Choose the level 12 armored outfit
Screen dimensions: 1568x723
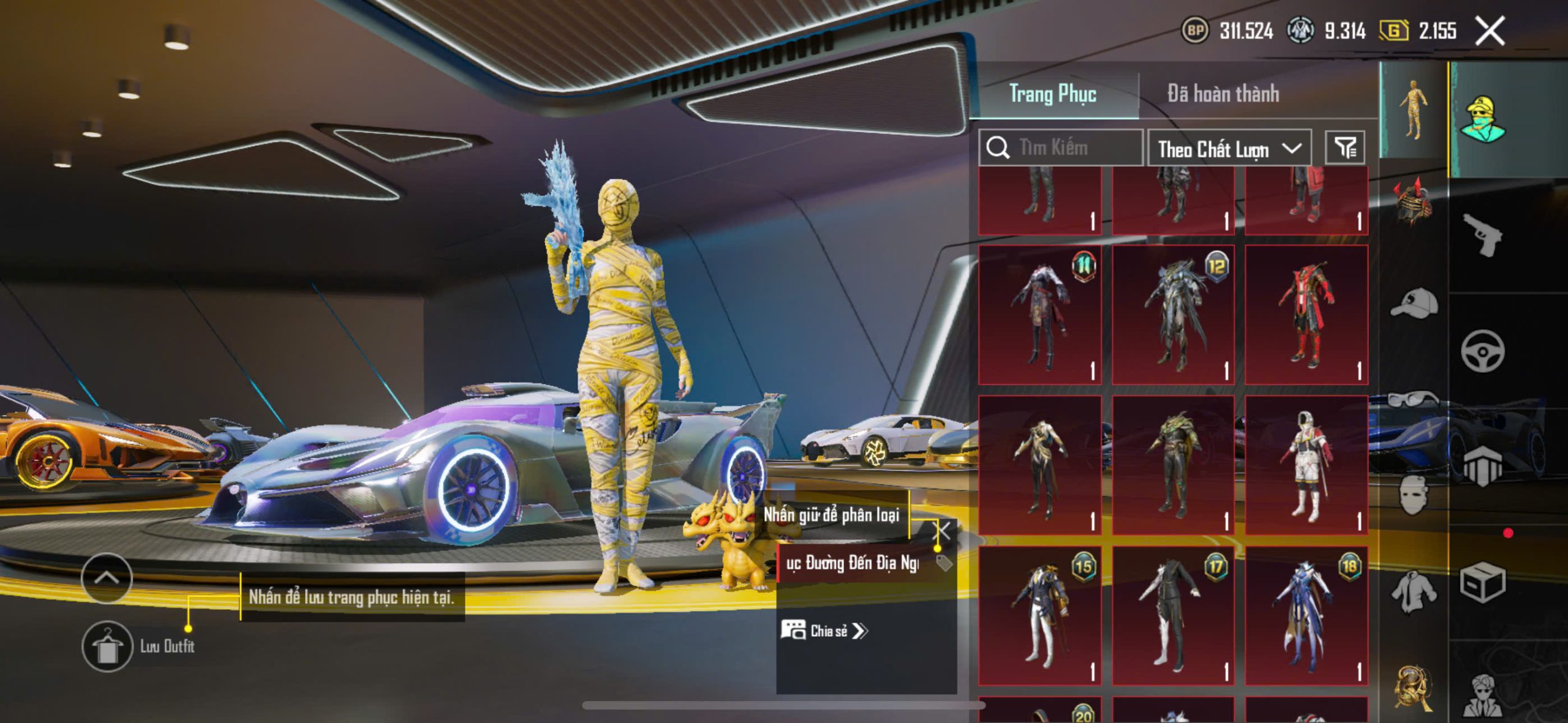[x=1173, y=315]
